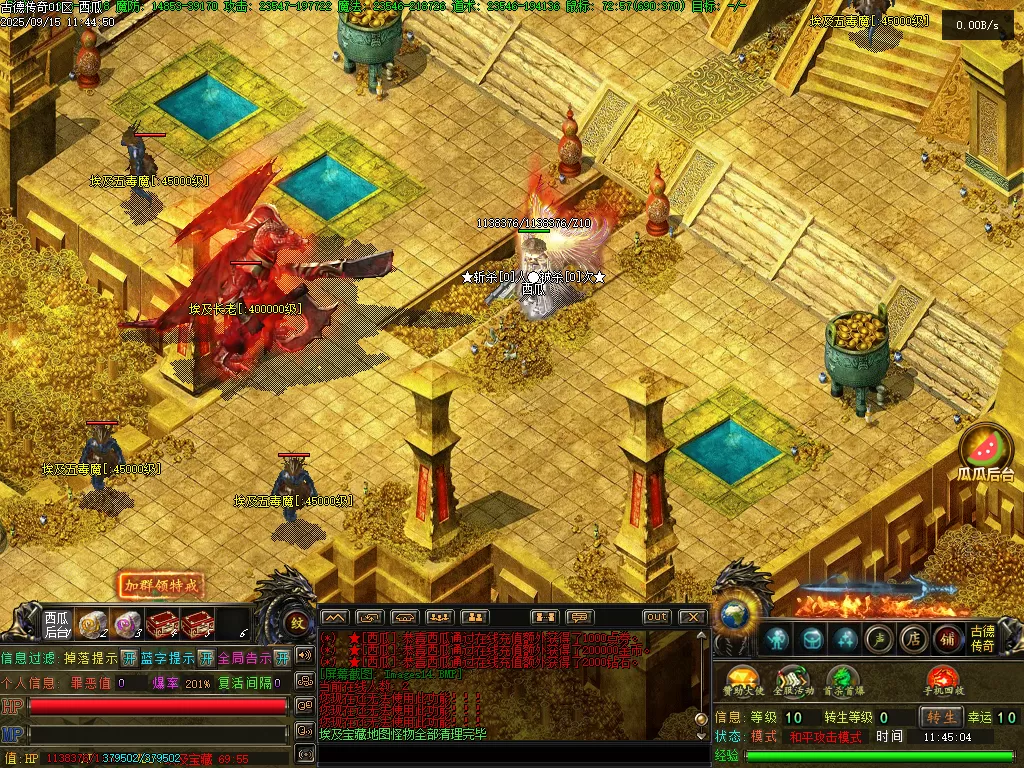Screen dimensions: 1024x768
Task: Click the 加群领特戒 promo button
Action: point(161,585)
